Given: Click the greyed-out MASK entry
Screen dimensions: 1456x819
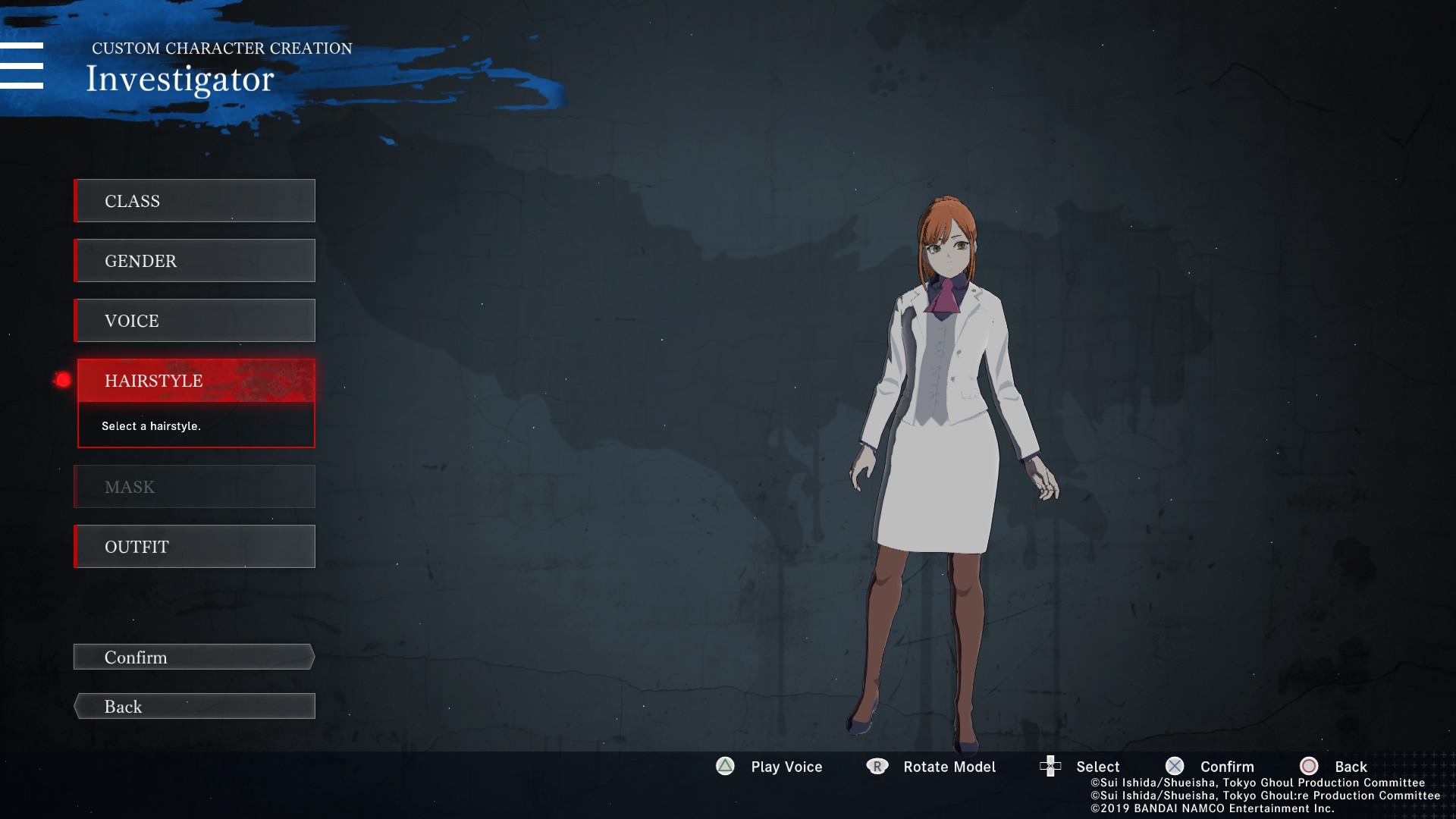Looking at the screenshot, I should [x=195, y=487].
